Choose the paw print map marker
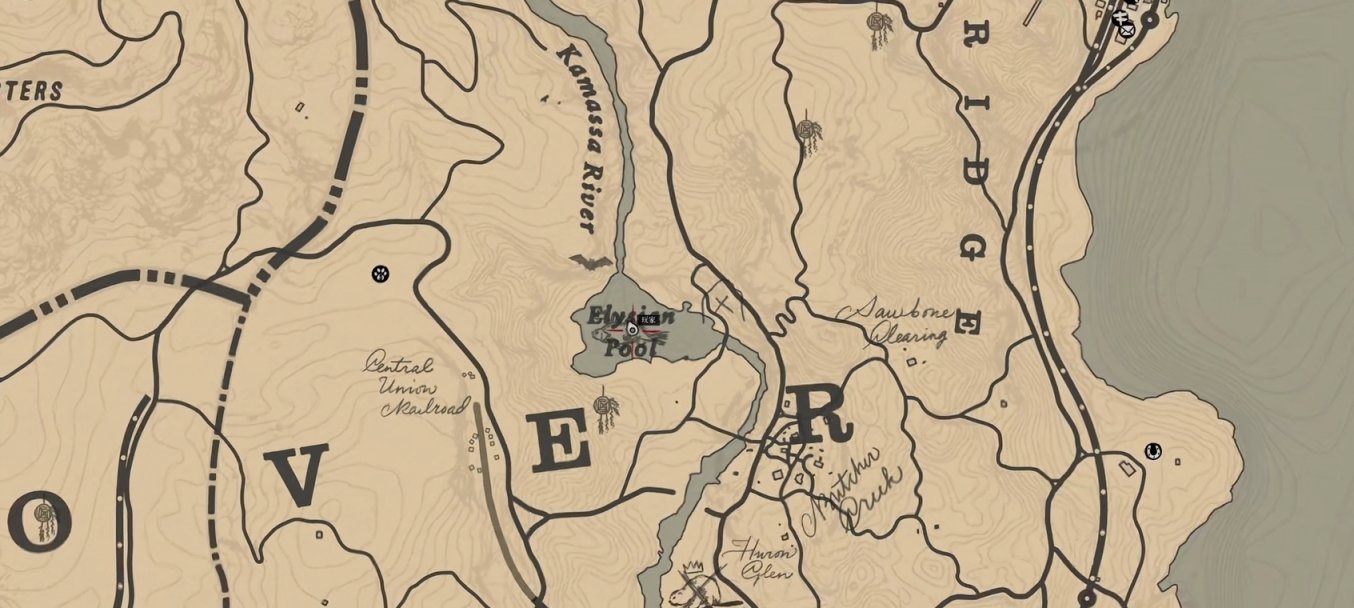 (x=380, y=272)
